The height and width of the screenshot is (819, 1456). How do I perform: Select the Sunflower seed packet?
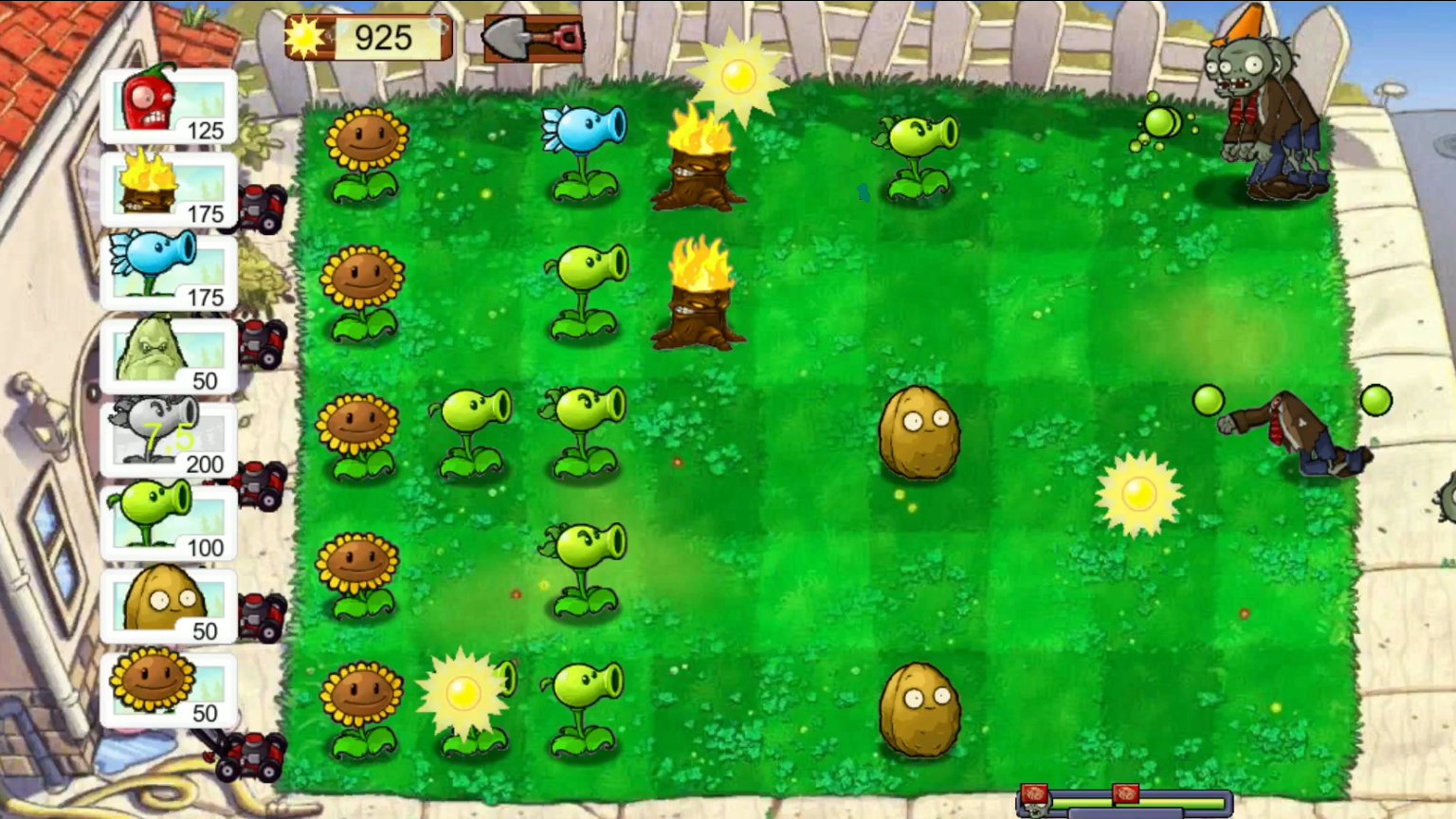167,688
